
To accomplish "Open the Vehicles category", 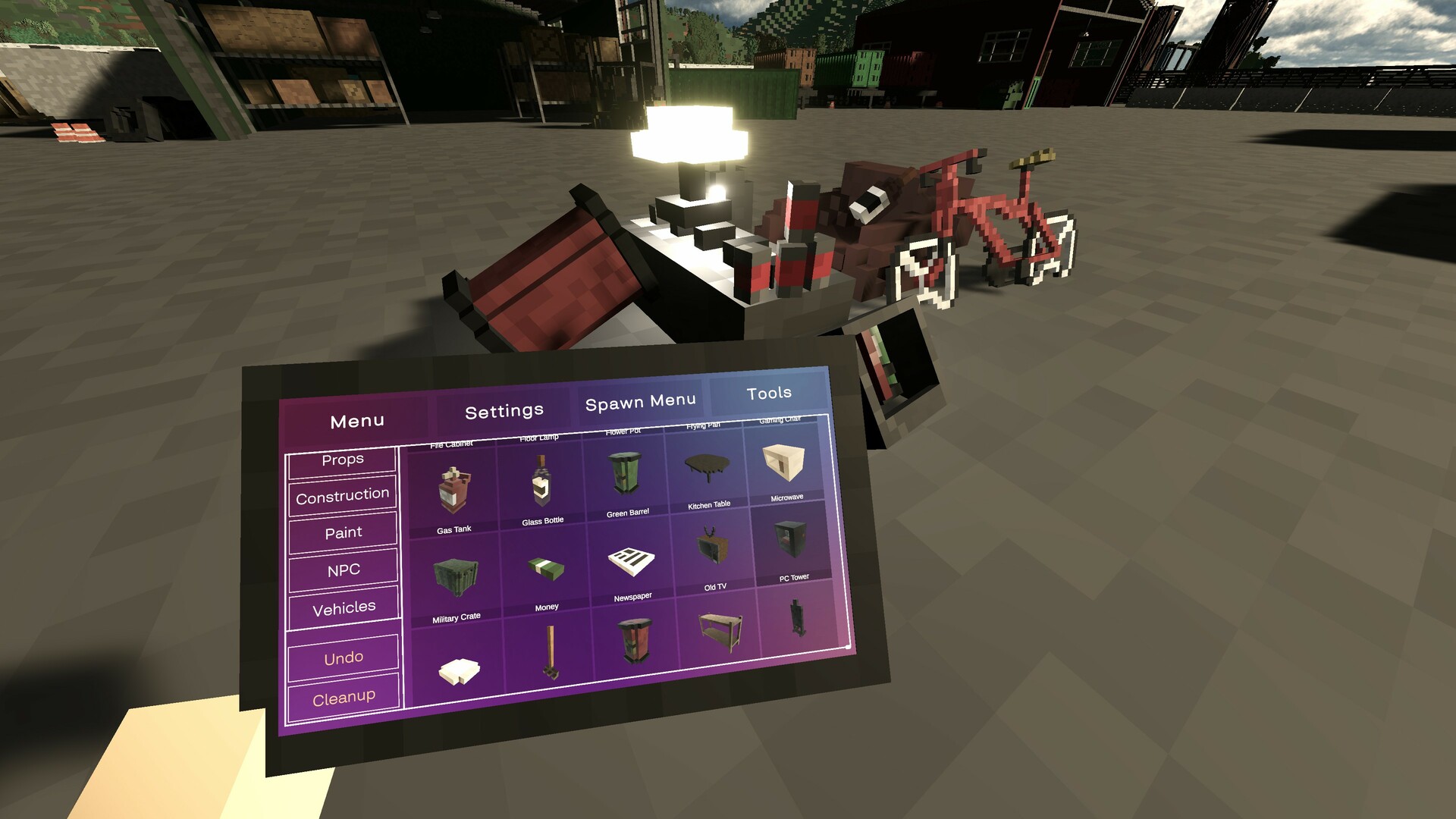I will click(344, 606).
